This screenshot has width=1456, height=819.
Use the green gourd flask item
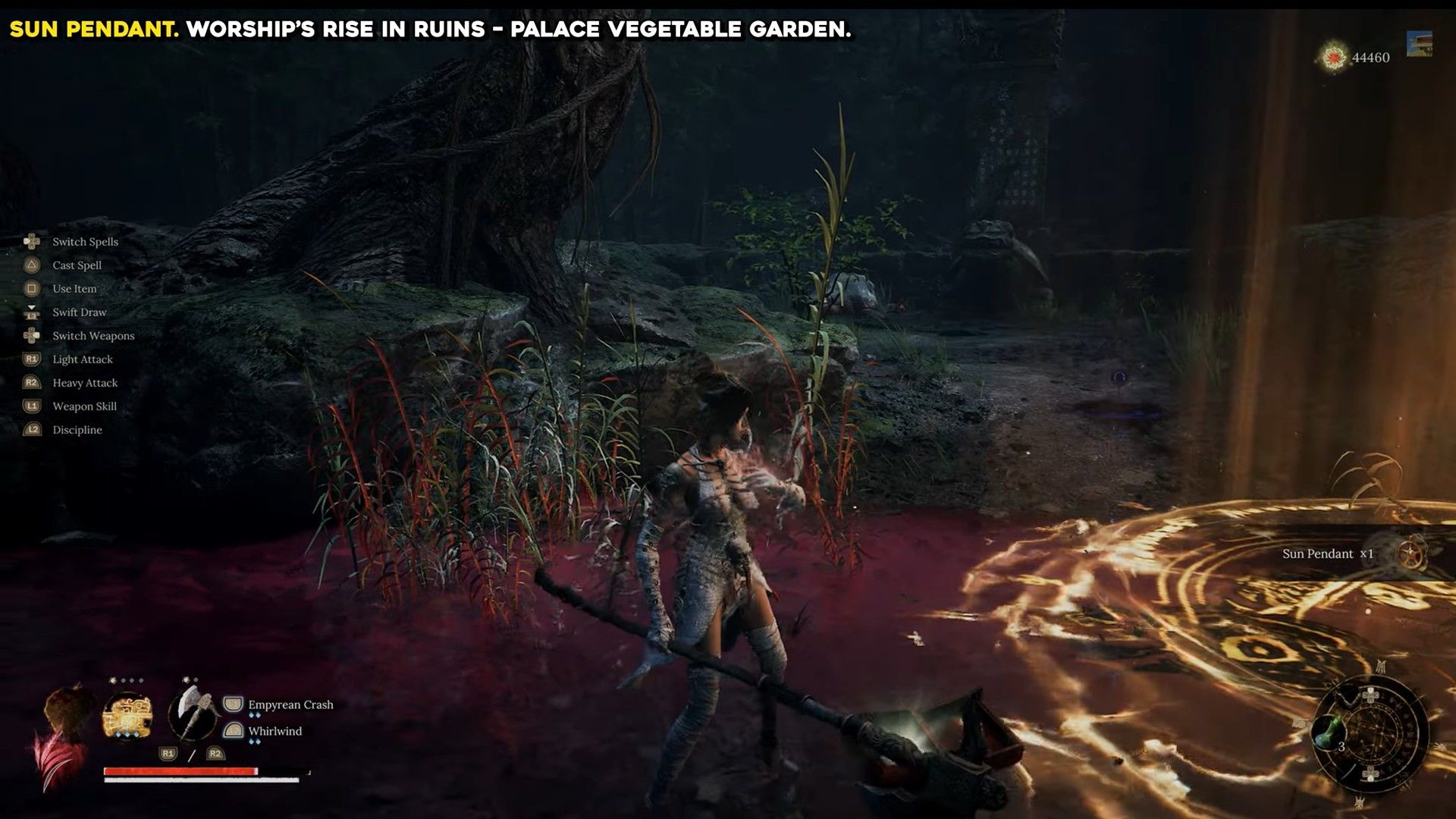tap(1328, 733)
